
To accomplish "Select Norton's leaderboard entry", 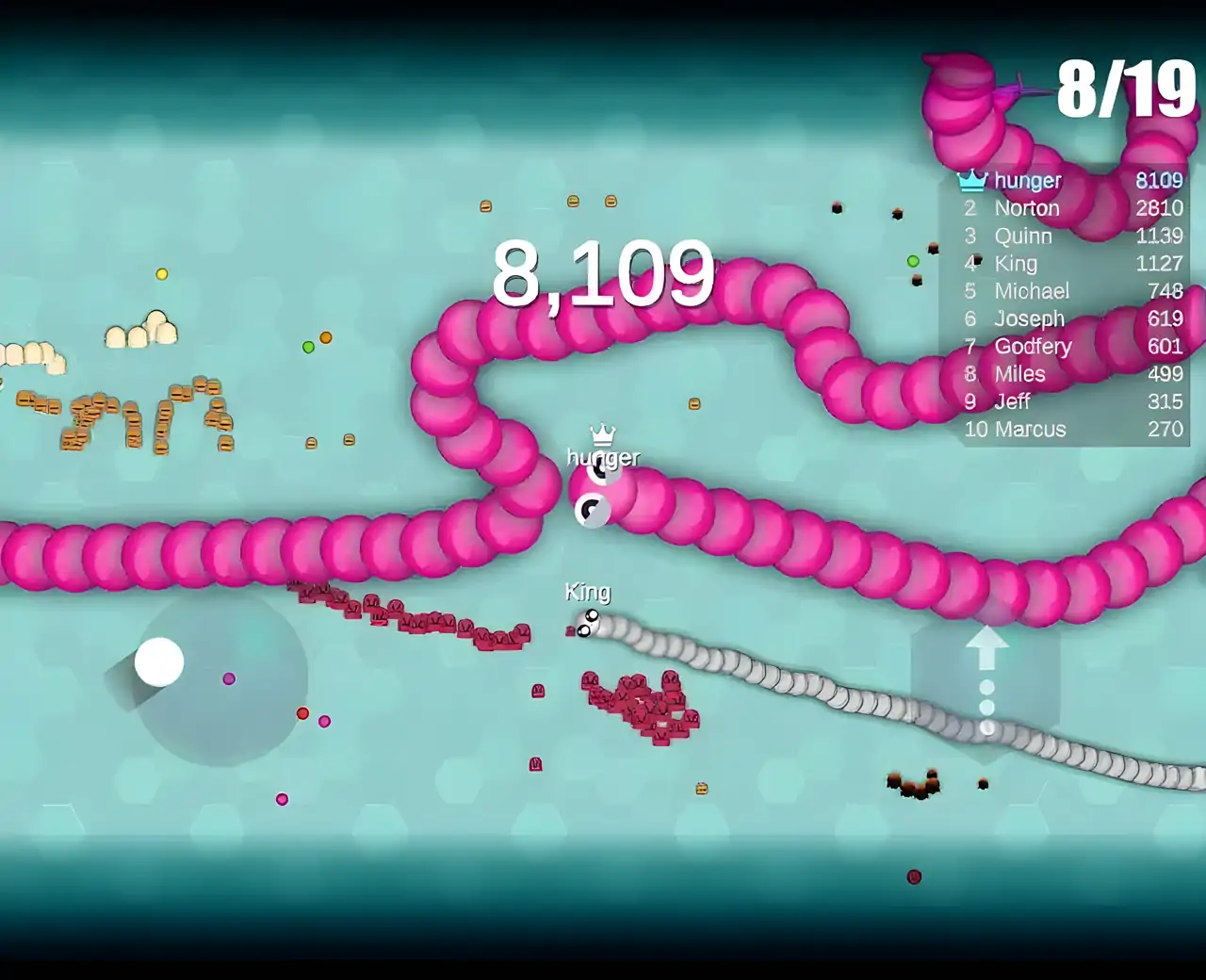I will [x=1028, y=208].
